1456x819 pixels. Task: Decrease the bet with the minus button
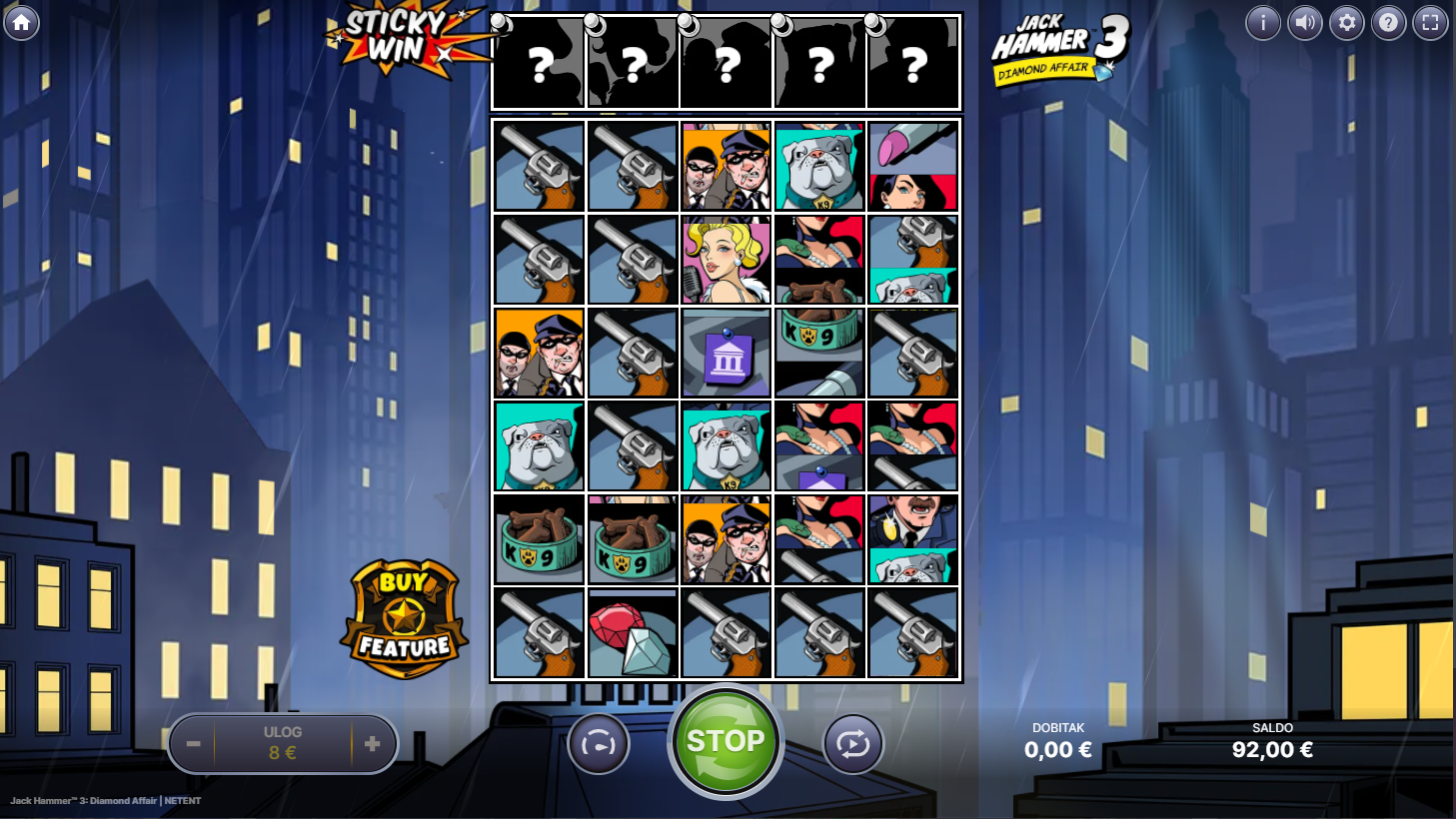pyautogui.click(x=194, y=744)
